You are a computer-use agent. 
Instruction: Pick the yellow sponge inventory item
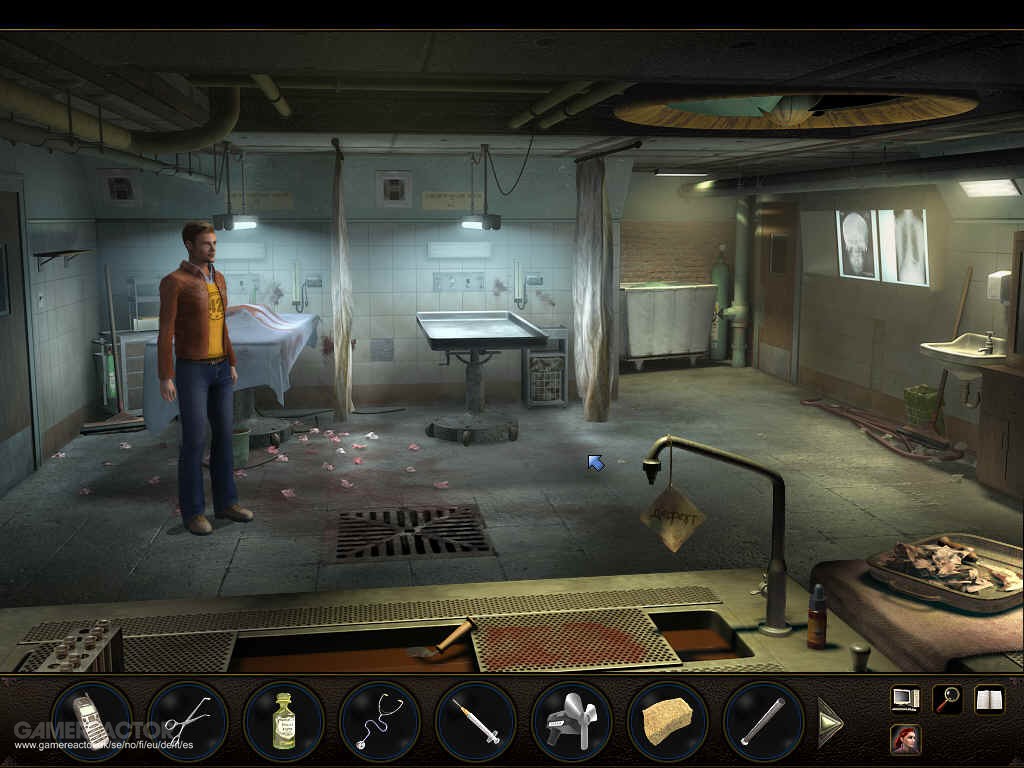coord(667,720)
